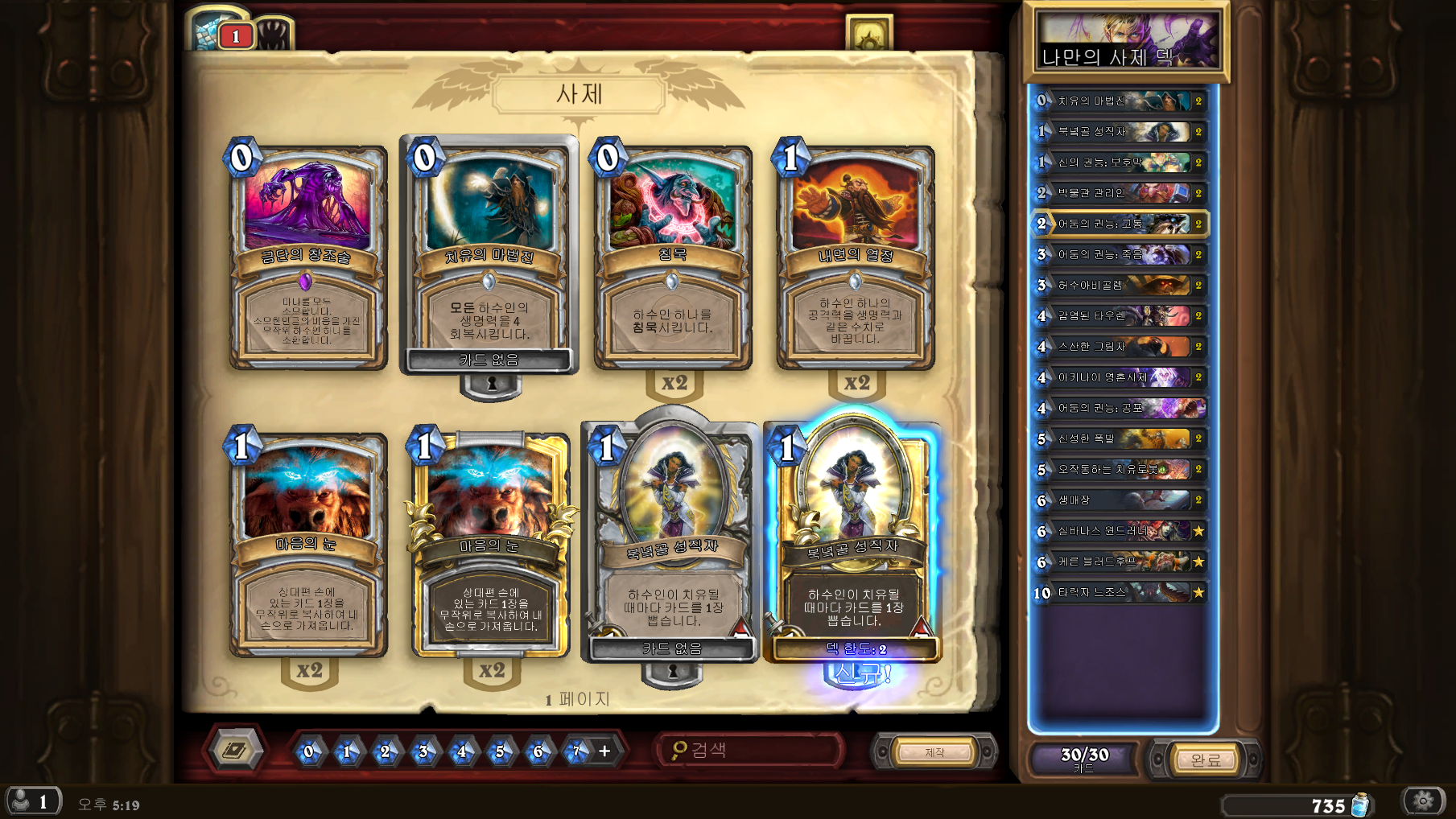Filter cards by mana cost 0
The image size is (1456, 819).
308,752
